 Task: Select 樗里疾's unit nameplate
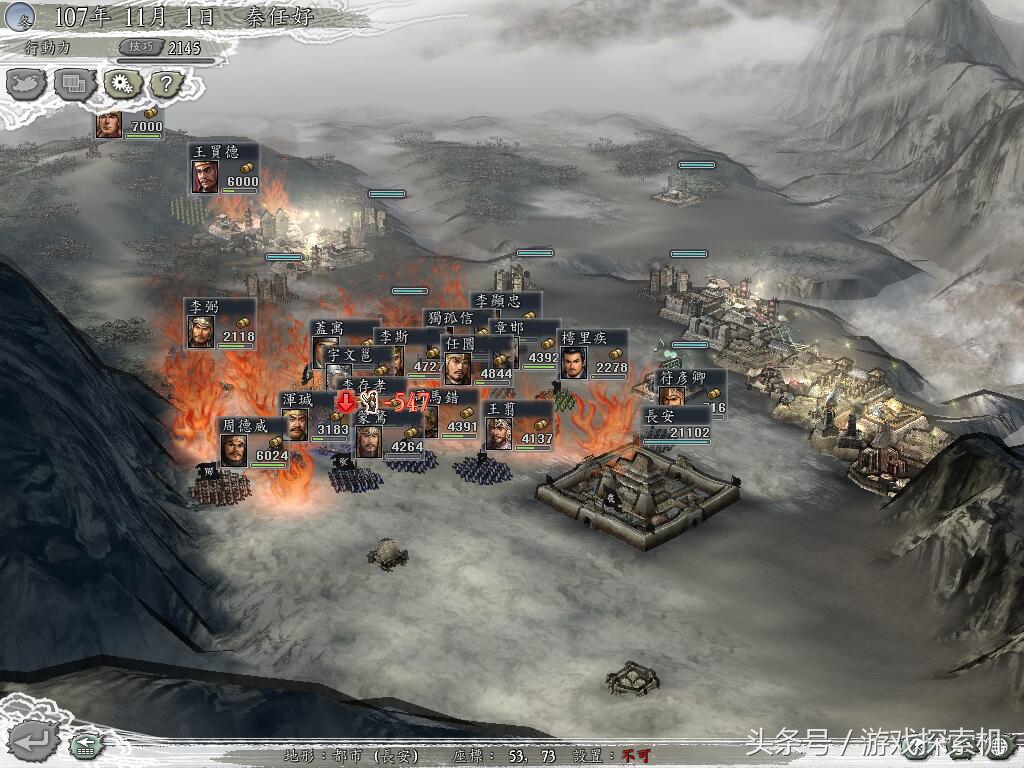[592, 353]
